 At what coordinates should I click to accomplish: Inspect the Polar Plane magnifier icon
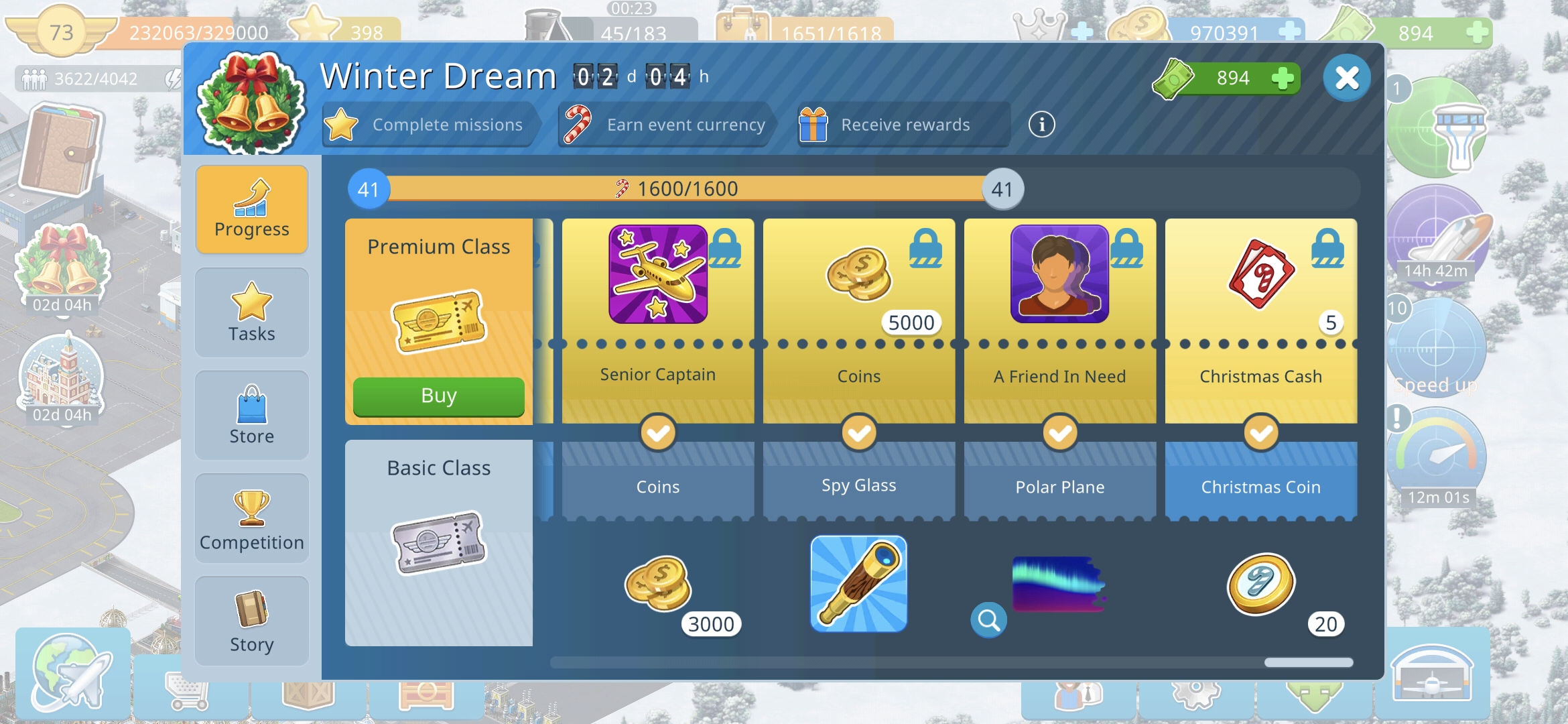pos(988,620)
